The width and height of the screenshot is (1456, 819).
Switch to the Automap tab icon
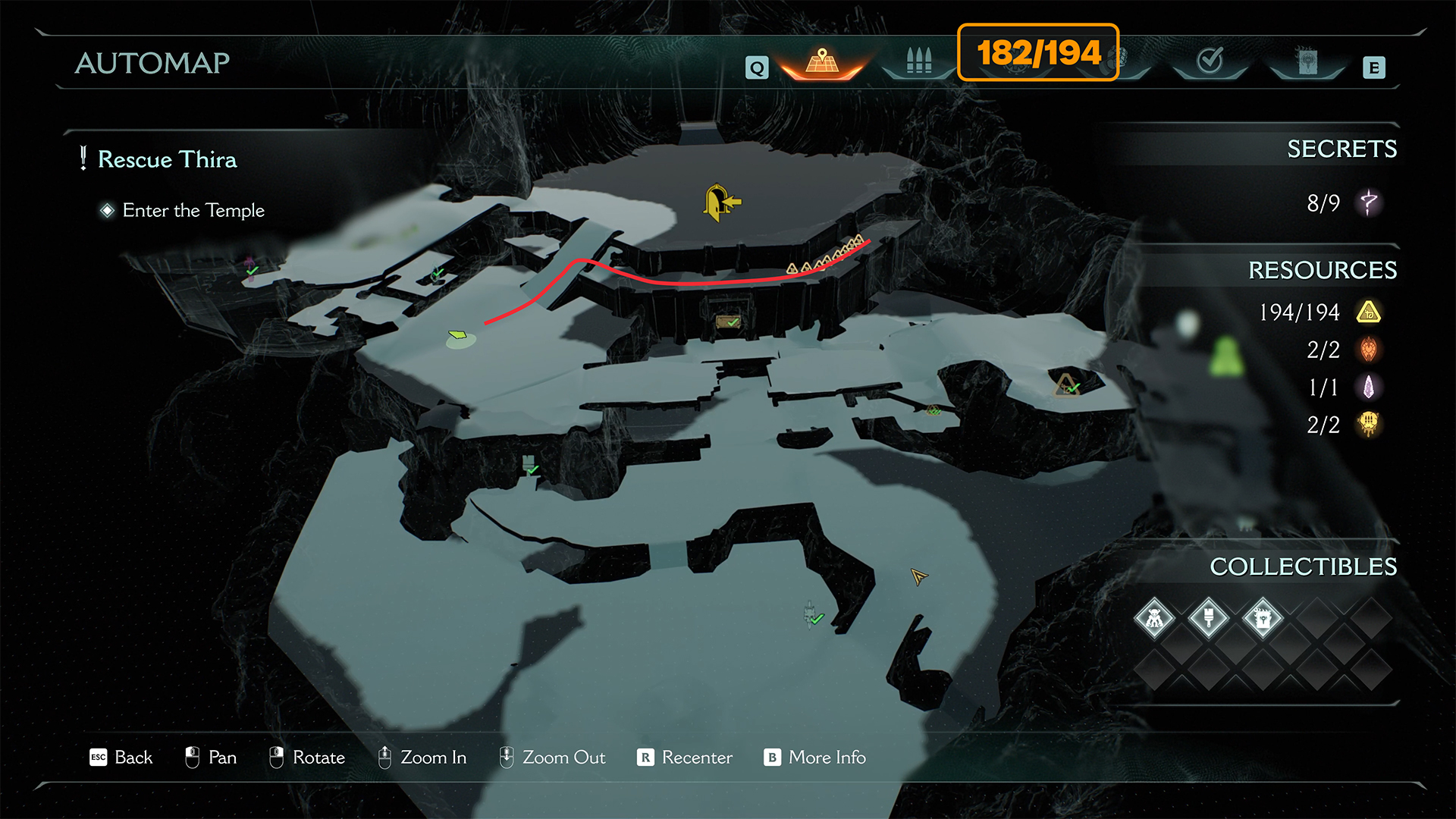(x=822, y=62)
